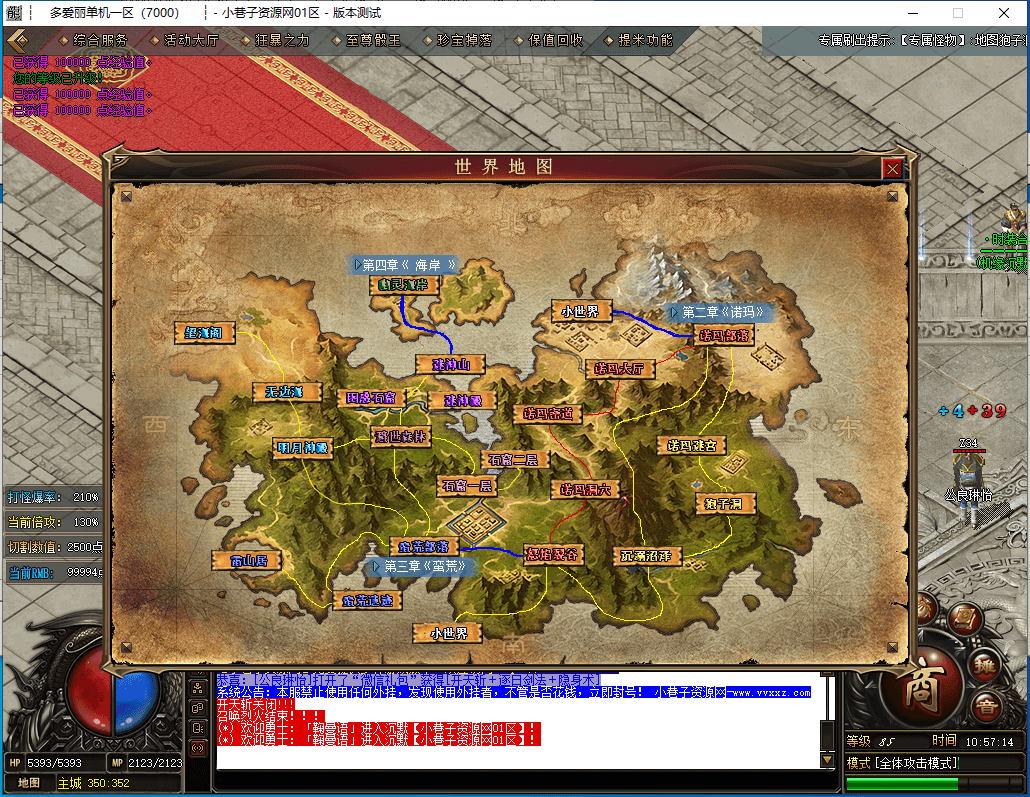This screenshot has width=1030, height=797.
Task: Open the 活动大厅 menu
Action: point(191,41)
